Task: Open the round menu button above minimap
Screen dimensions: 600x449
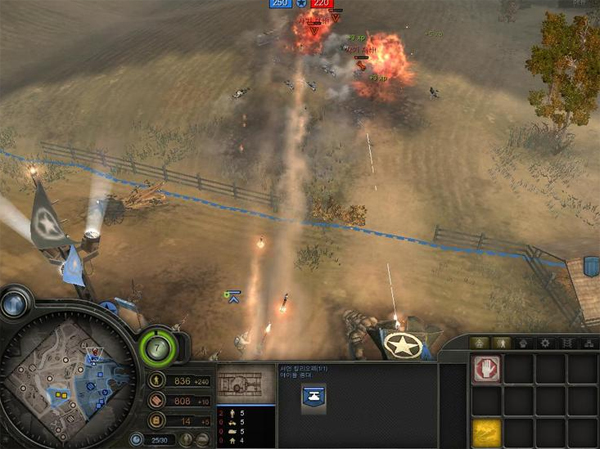Action: tap(17, 303)
